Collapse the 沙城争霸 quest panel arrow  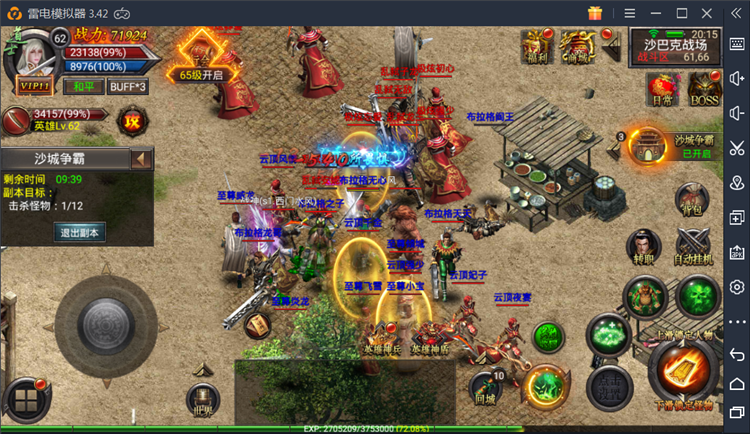[x=142, y=159]
